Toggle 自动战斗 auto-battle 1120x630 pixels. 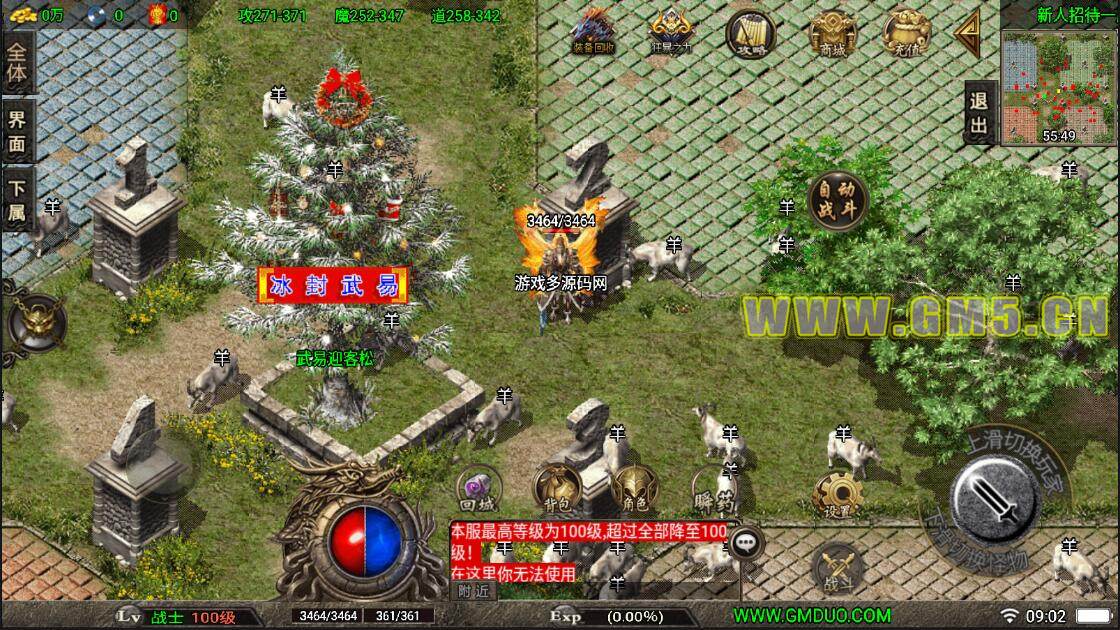click(x=837, y=200)
